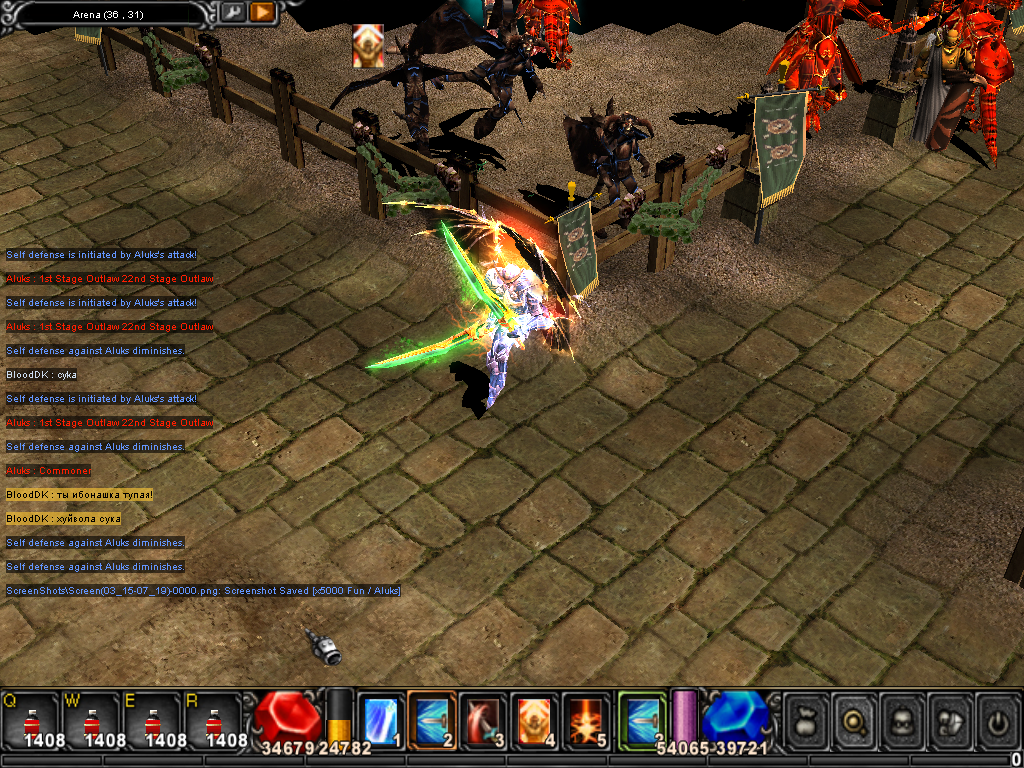Select skill slot 5 fiery burst

coord(588,718)
